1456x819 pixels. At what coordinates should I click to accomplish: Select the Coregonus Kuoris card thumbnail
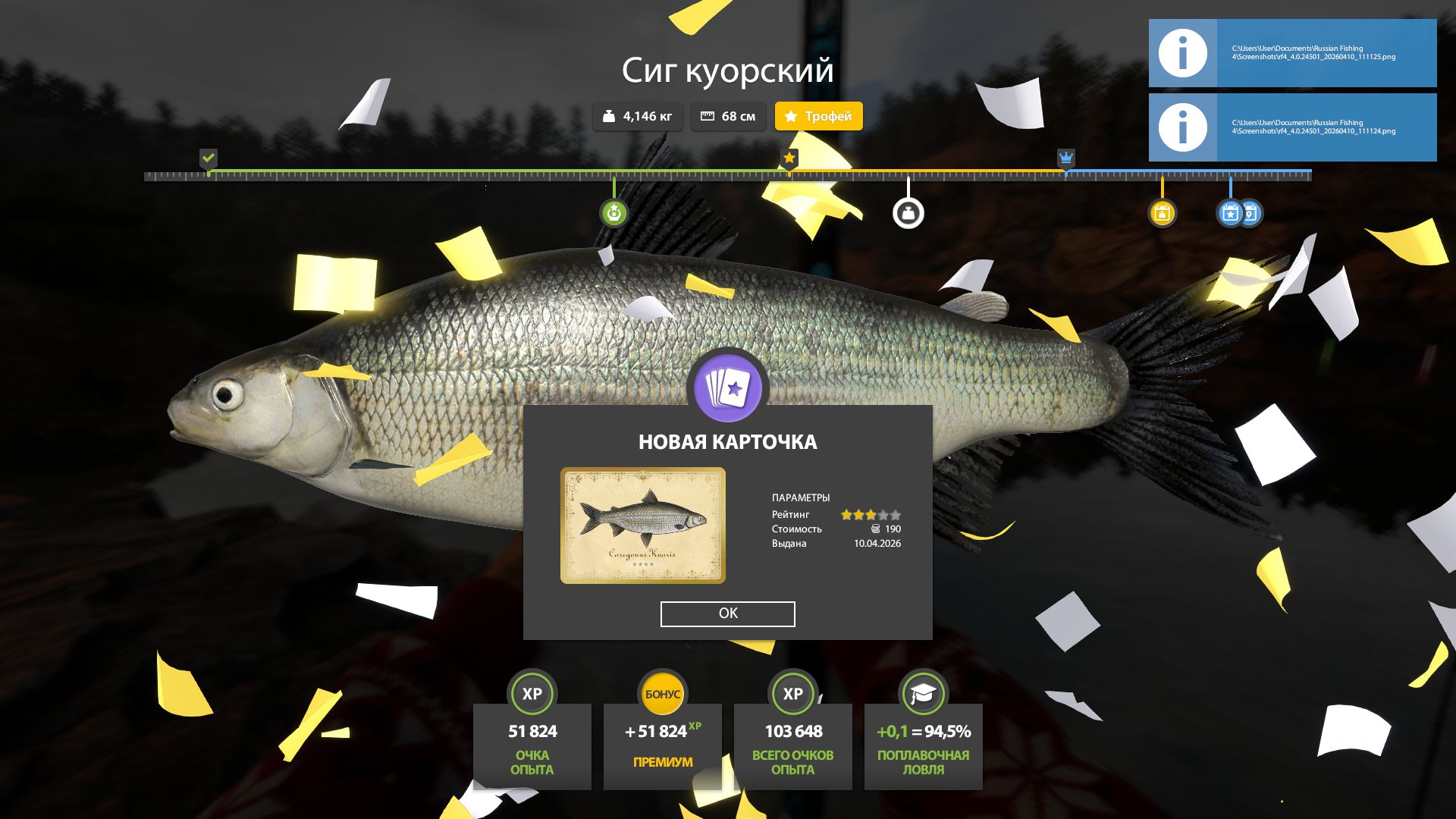pos(642,526)
